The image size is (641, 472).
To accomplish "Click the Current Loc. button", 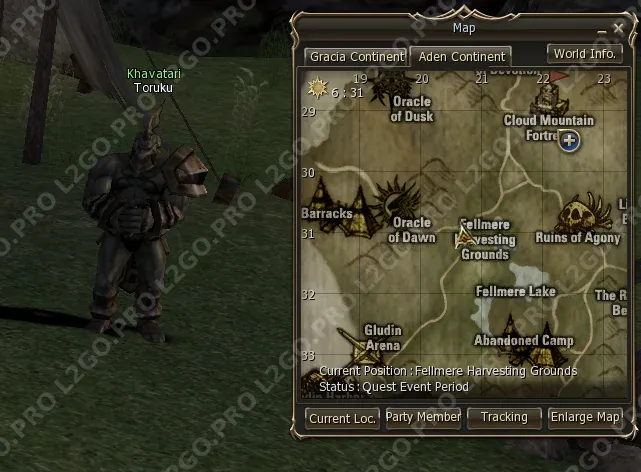I will pos(342,418).
